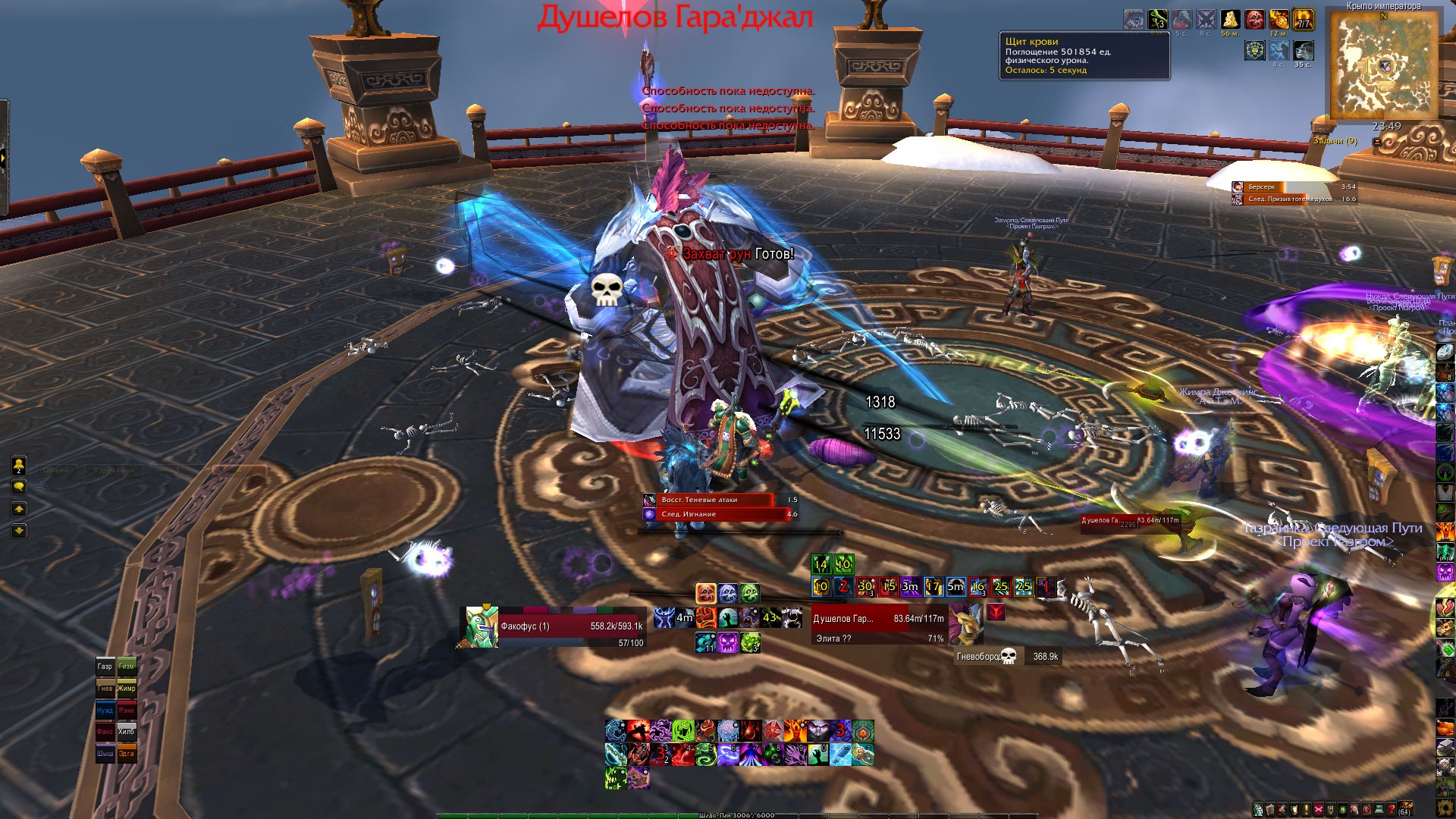Select the Душелов Гар target frame
This screenshot has width=1456, height=819.
click(880, 625)
